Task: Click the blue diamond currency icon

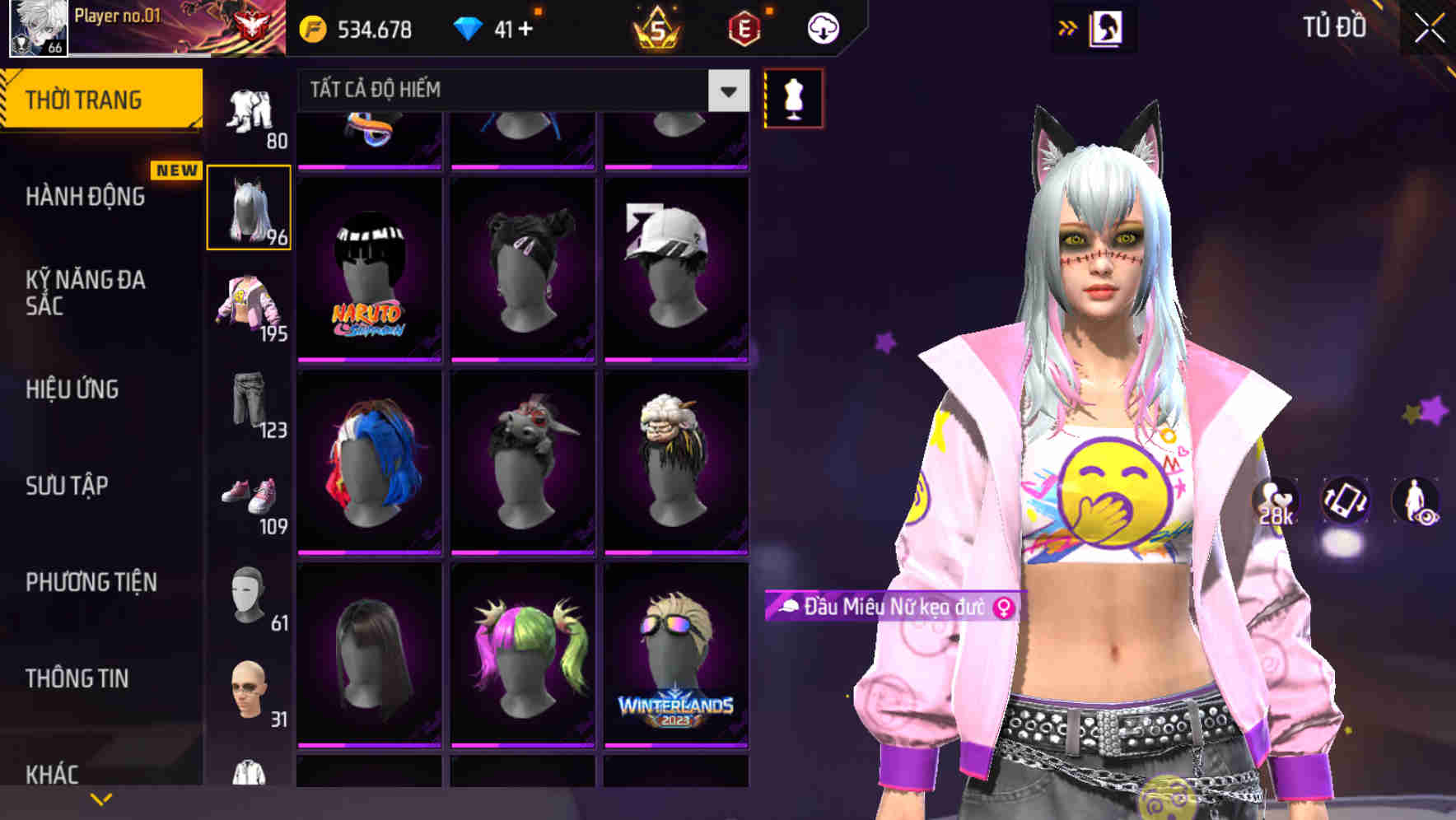Action: (x=469, y=26)
